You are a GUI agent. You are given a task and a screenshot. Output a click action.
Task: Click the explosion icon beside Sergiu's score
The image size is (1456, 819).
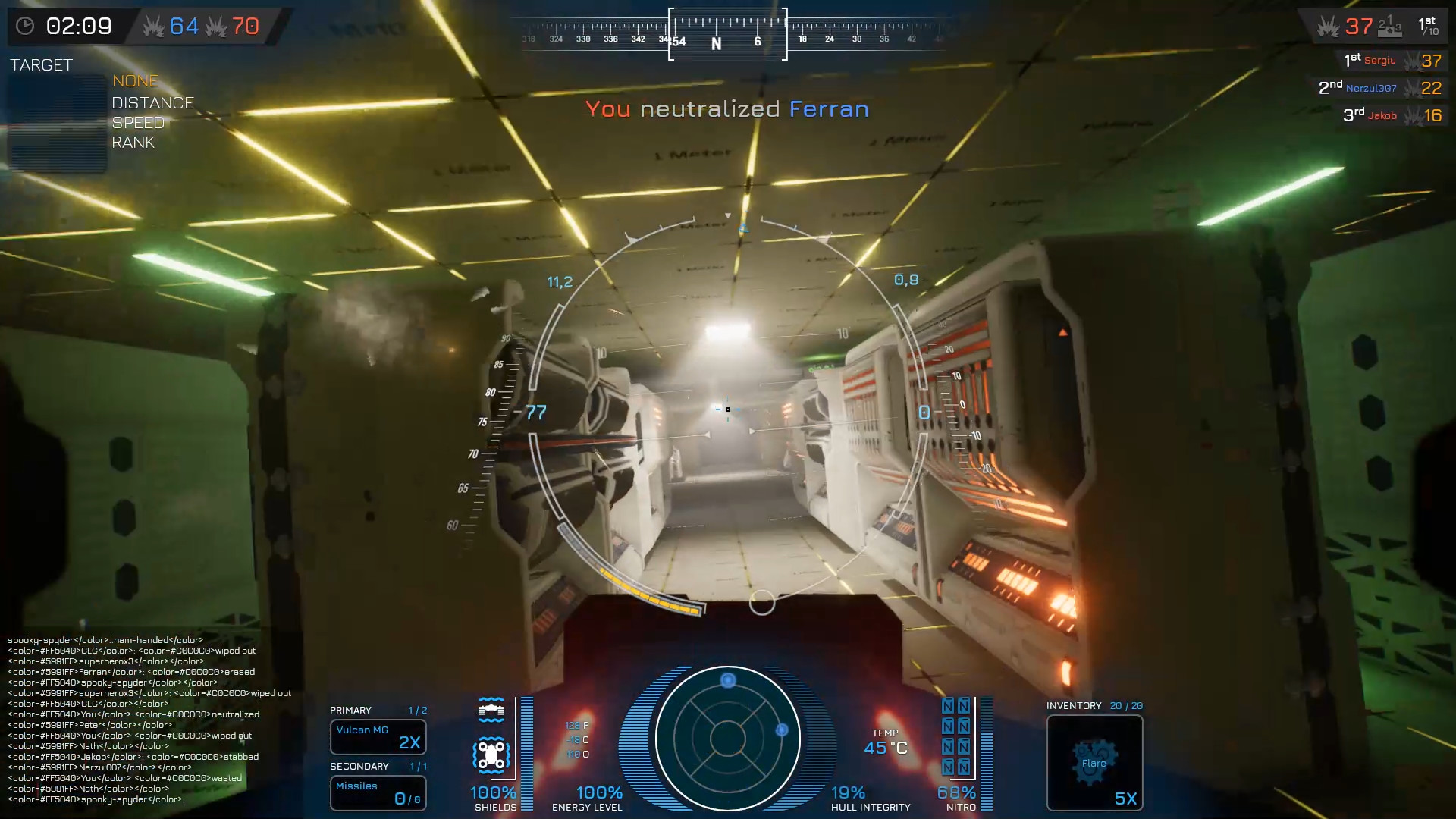[1410, 60]
